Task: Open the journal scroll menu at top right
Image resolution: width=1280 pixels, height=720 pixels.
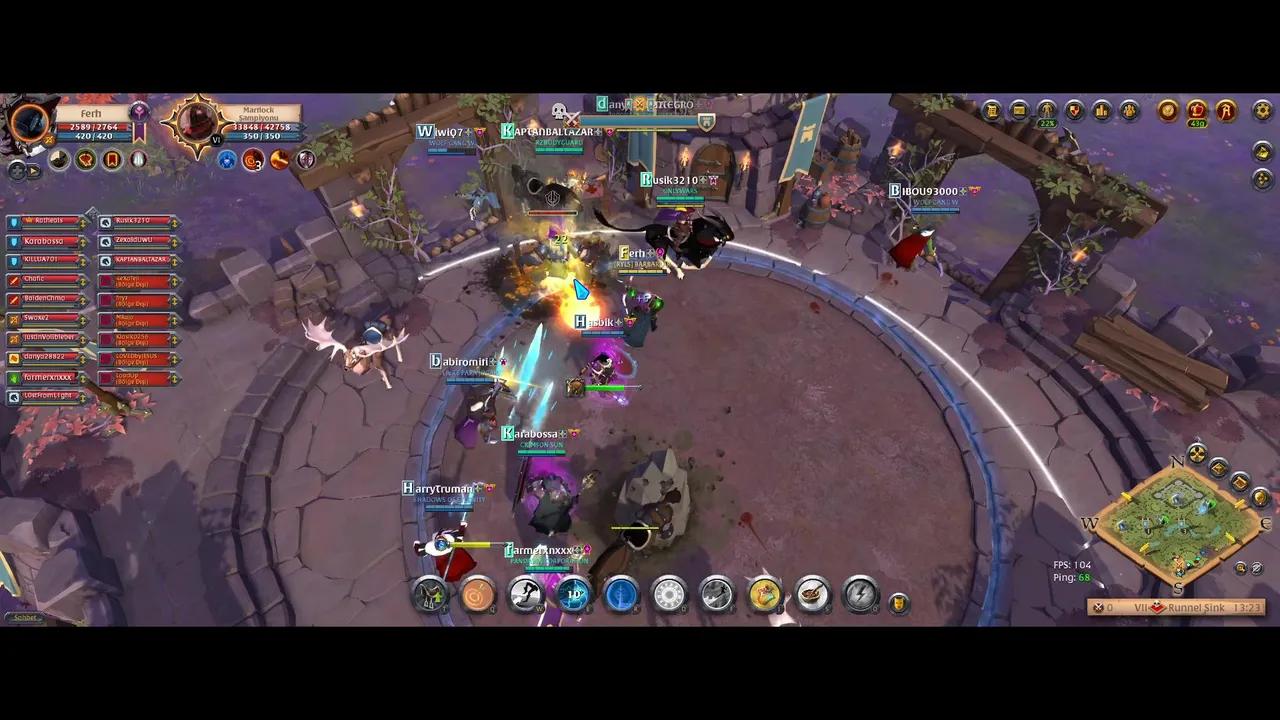Action: (991, 111)
